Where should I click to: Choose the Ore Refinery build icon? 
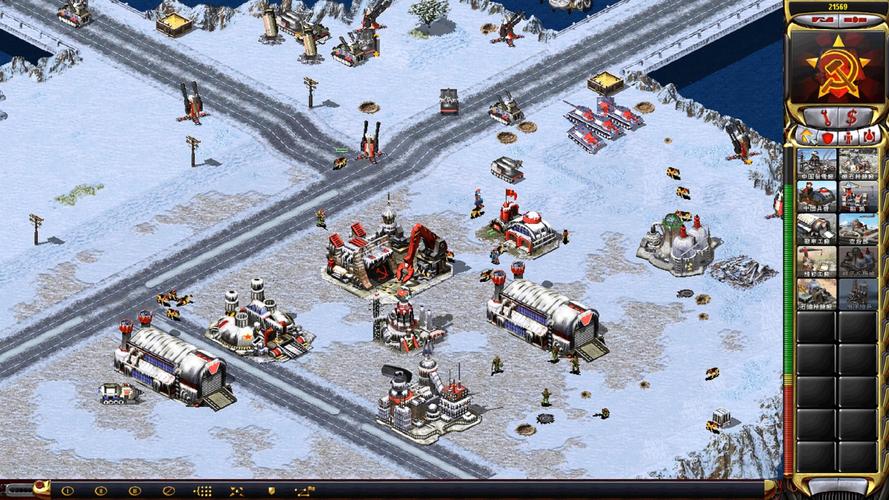[858, 163]
